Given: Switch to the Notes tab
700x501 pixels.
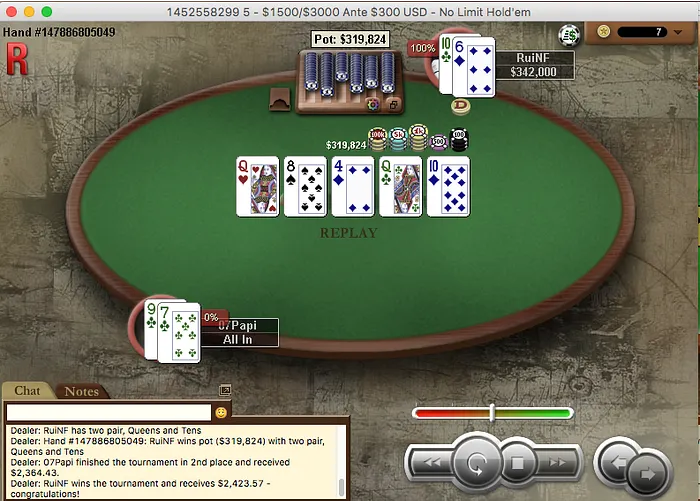Looking at the screenshot, I should [x=81, y=391].
